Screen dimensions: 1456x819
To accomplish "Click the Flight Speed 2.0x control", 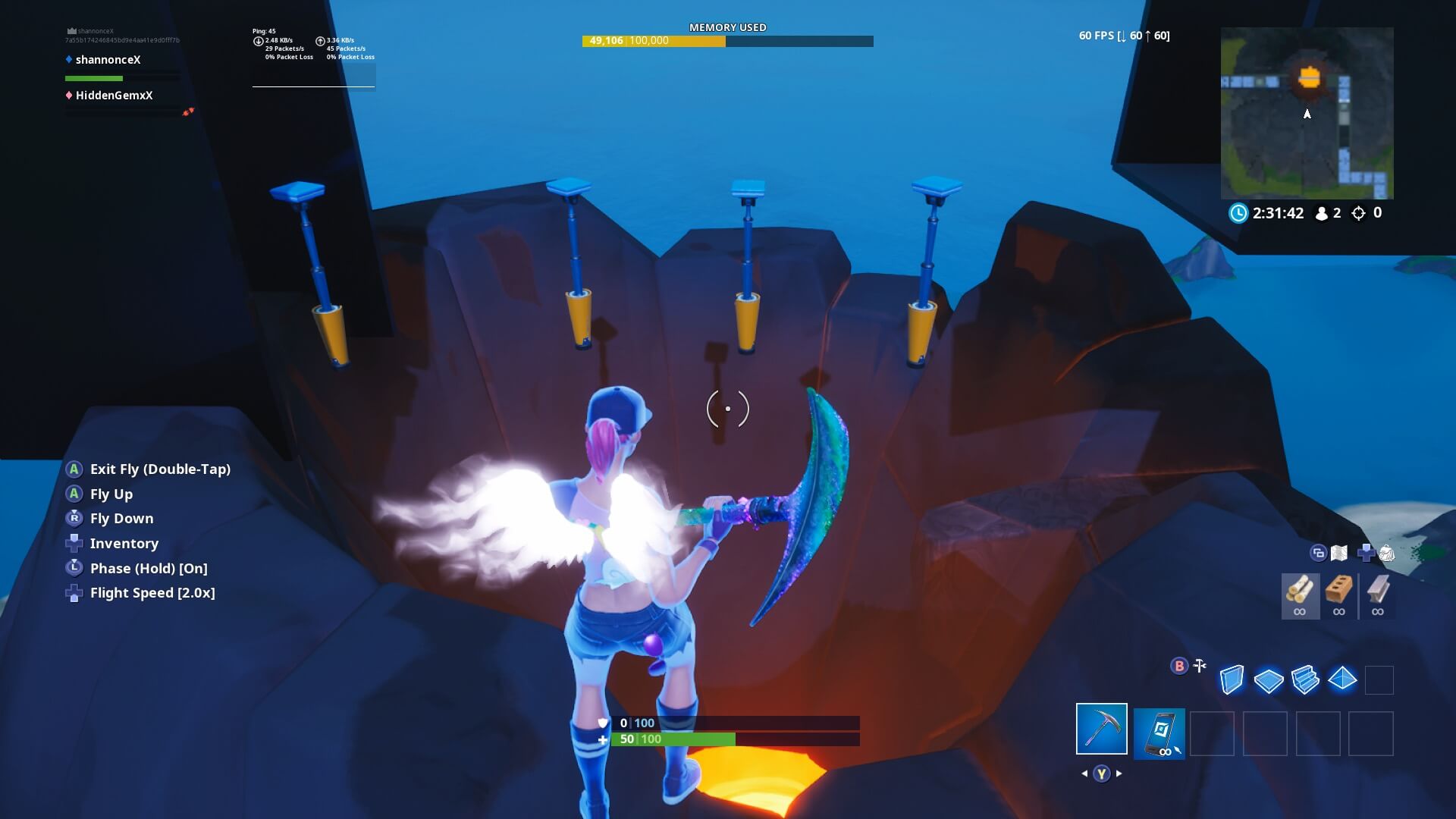I will tap(152, 592).
